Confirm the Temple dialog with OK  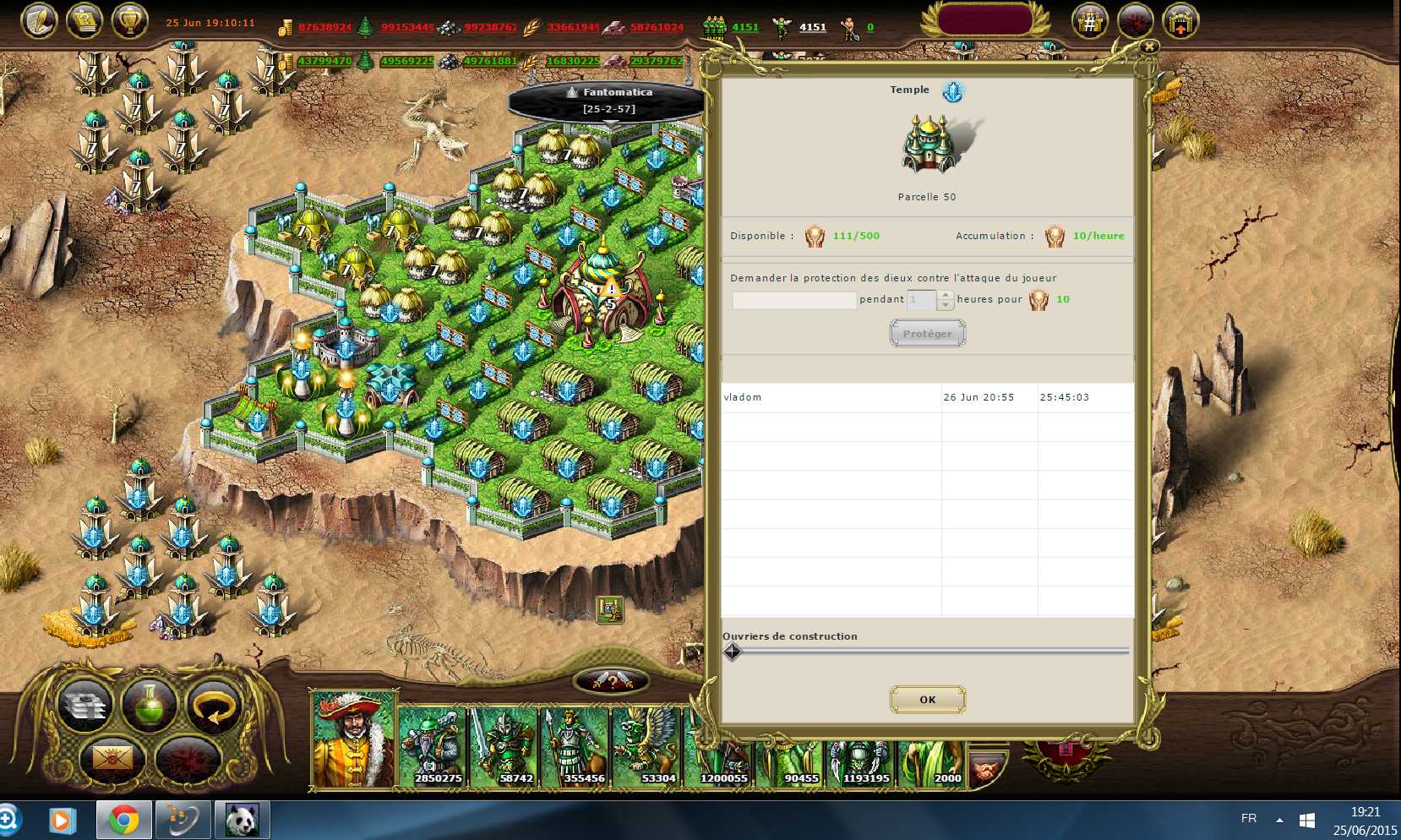(x=927, y=700)
